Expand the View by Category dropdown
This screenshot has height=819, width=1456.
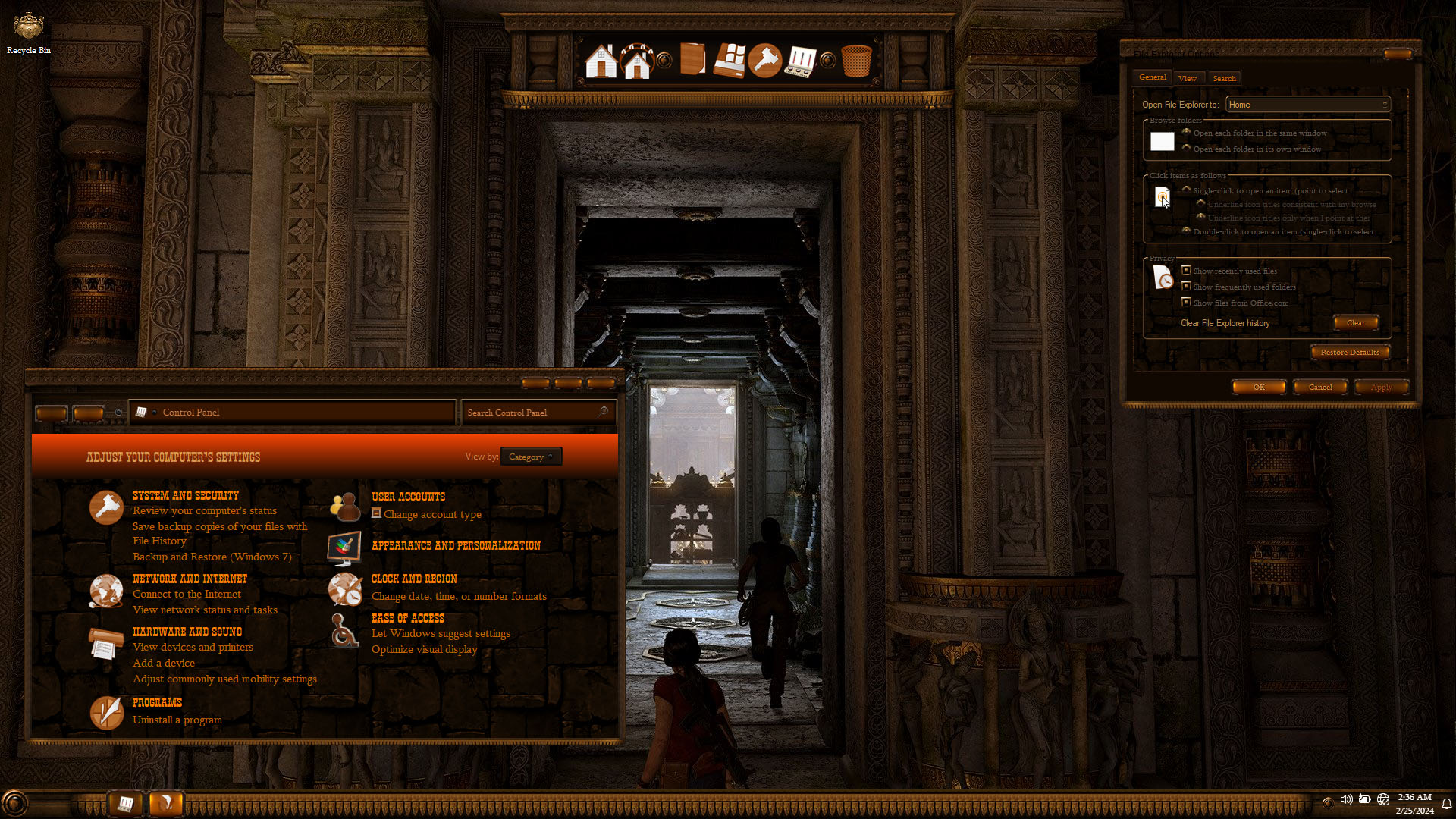(x=531, y=457)
